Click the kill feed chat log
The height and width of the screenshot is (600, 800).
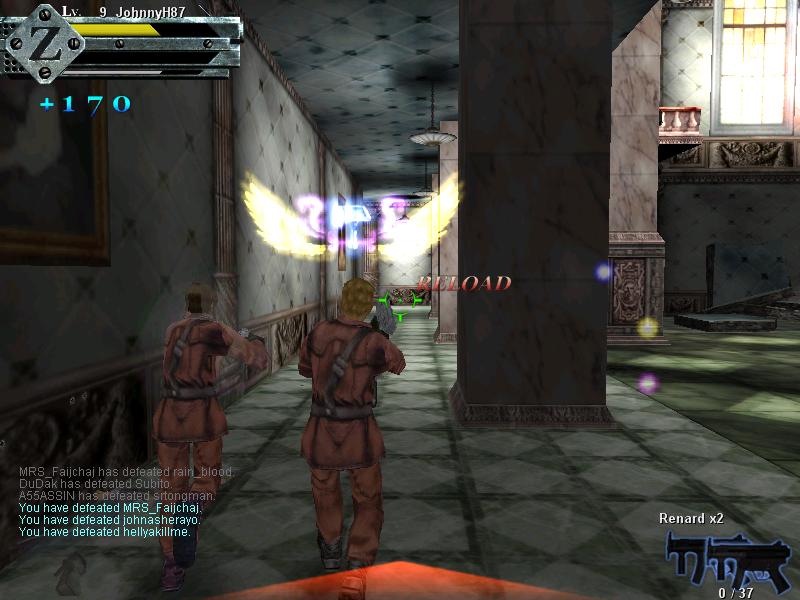[126, 502]
